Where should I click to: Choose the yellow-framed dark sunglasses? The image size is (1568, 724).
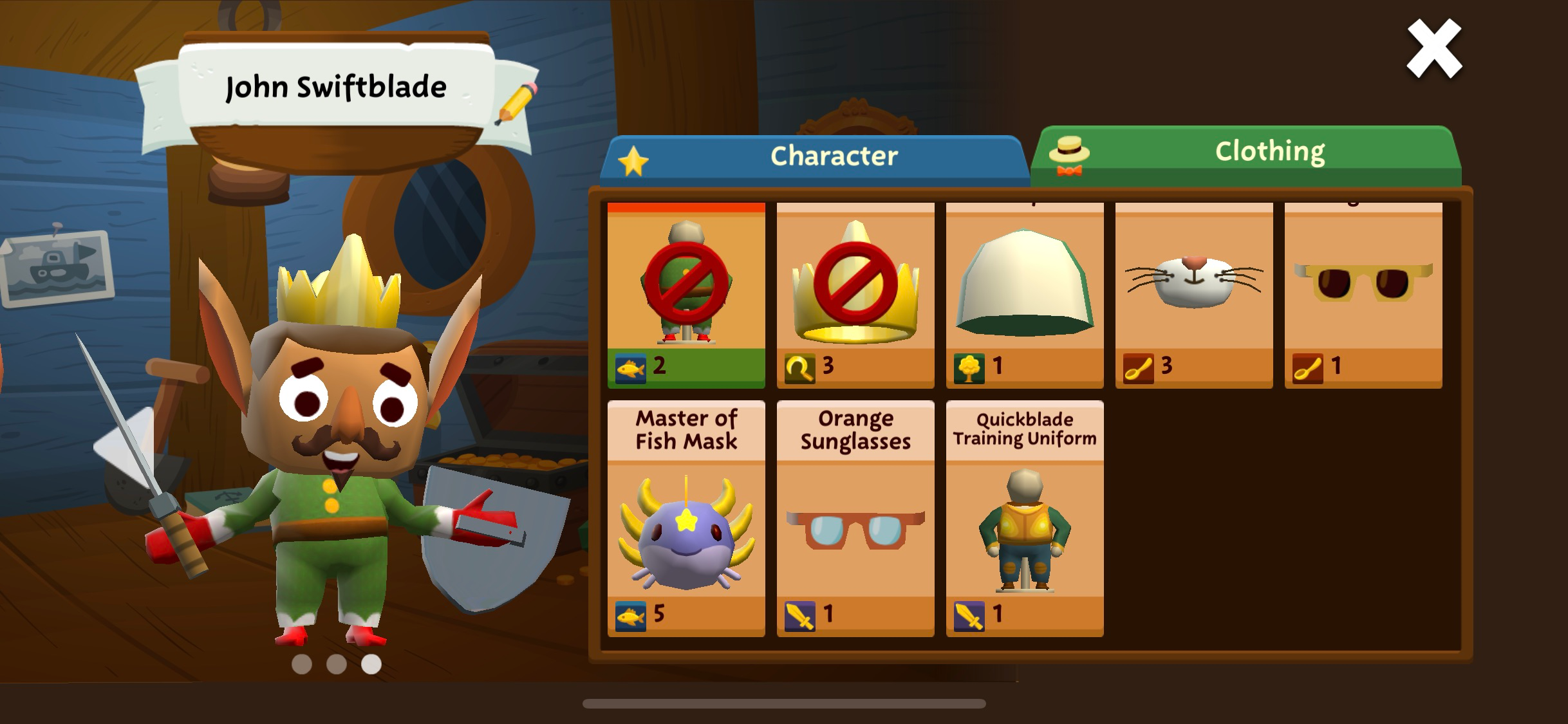click(1363, 295)
